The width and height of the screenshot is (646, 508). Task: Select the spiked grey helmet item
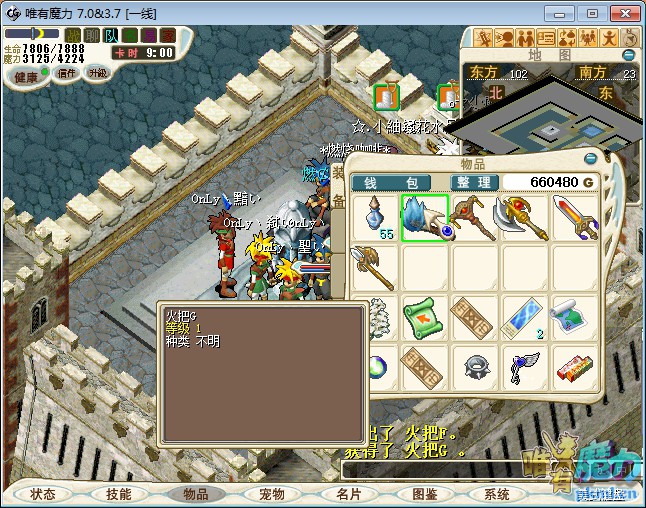(475, 367)
